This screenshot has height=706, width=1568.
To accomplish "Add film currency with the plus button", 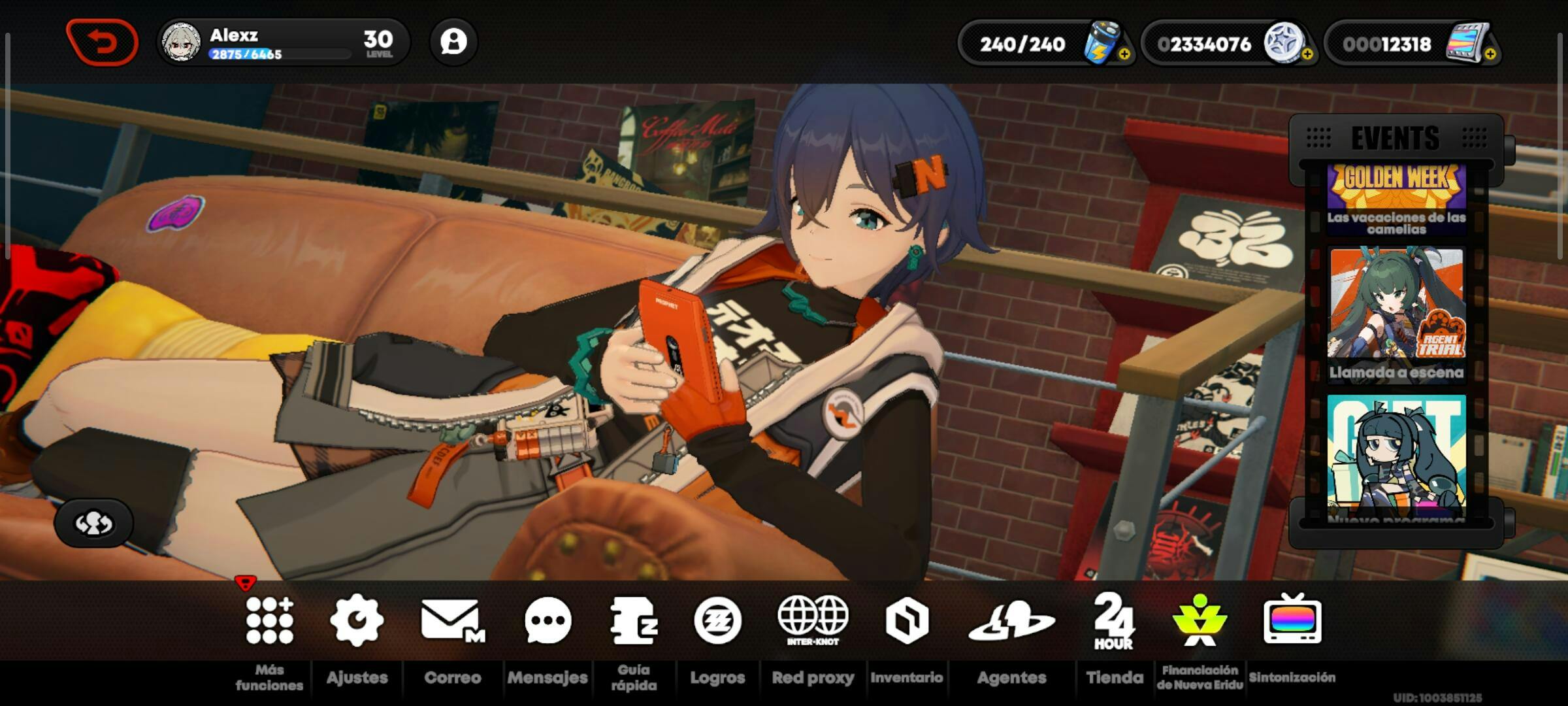I will pyautogui.click(x=1490, y=55).
